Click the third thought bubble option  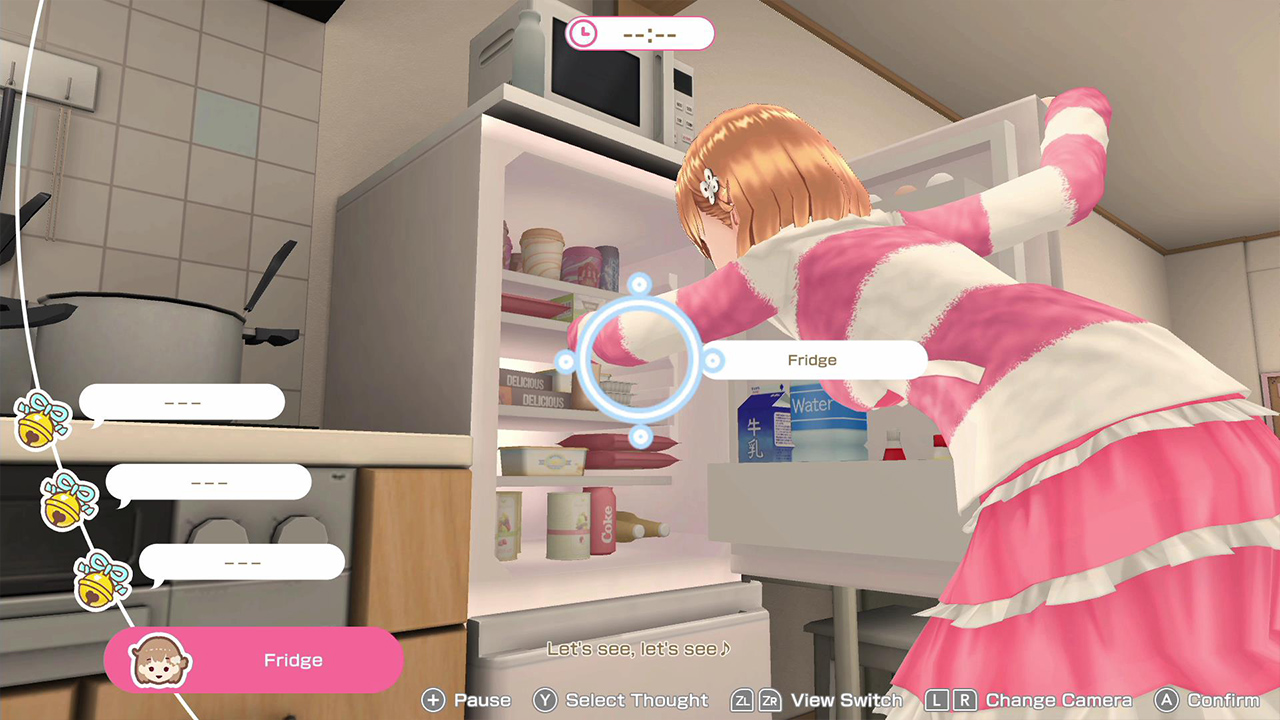point(243,562)
